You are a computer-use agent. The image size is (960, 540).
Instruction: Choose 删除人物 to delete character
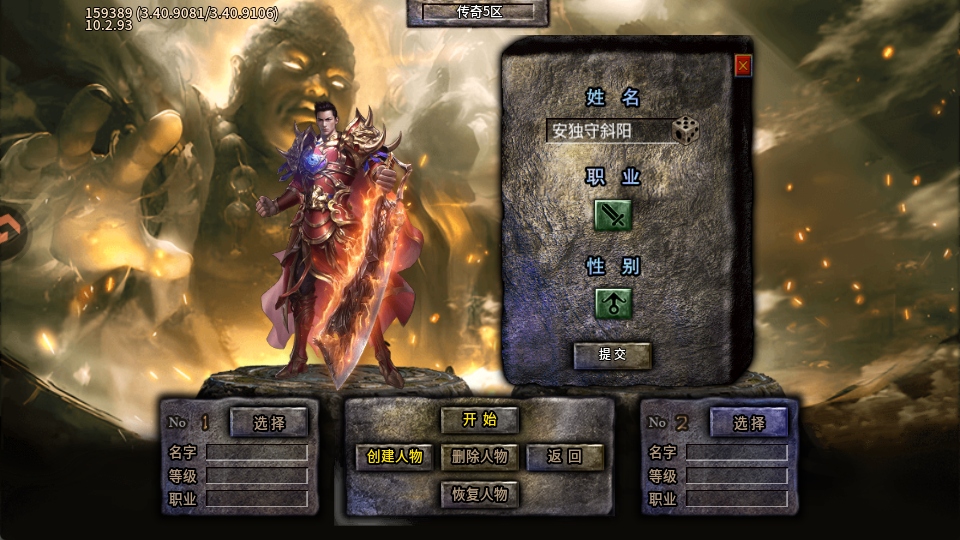[480, 457]
